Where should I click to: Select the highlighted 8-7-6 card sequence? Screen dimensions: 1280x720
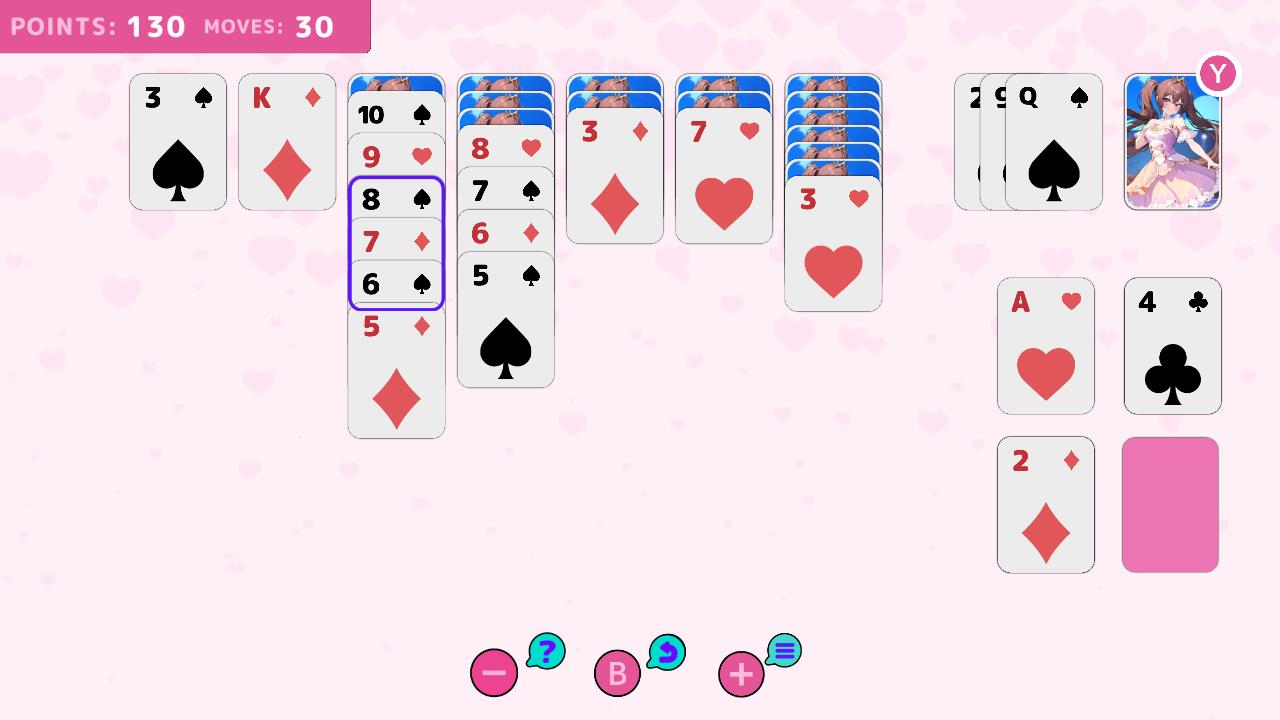396,242
